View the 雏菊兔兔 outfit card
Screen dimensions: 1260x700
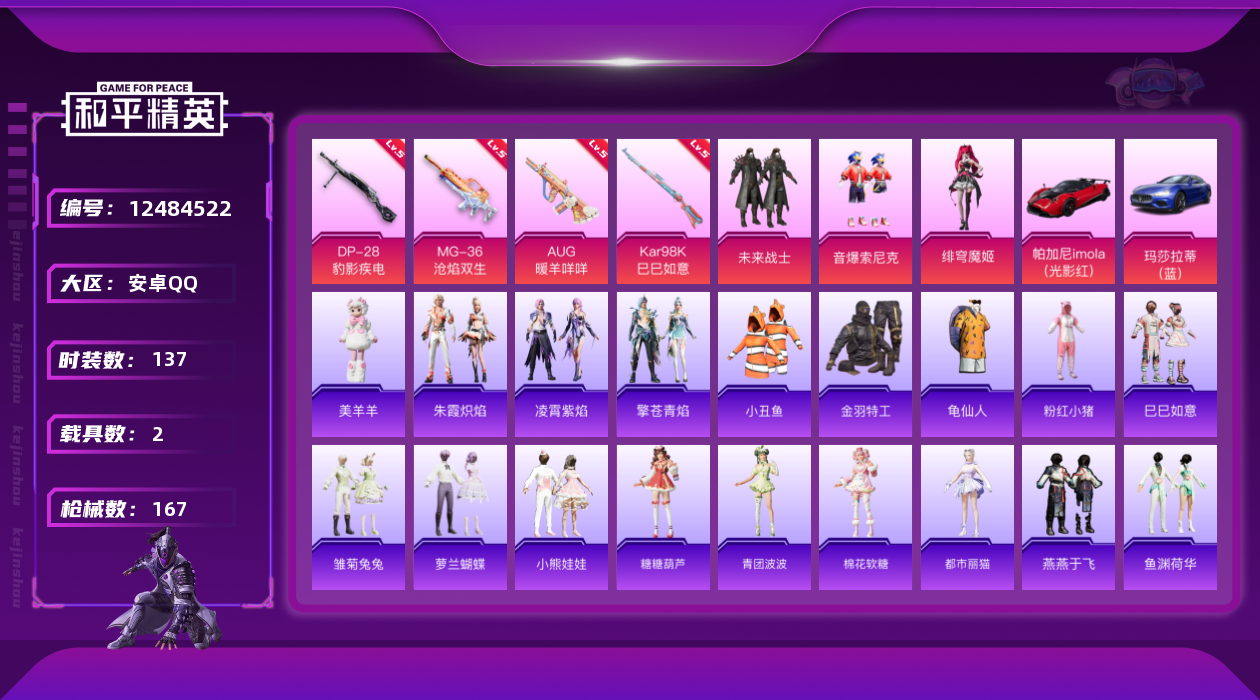point(358,517)
